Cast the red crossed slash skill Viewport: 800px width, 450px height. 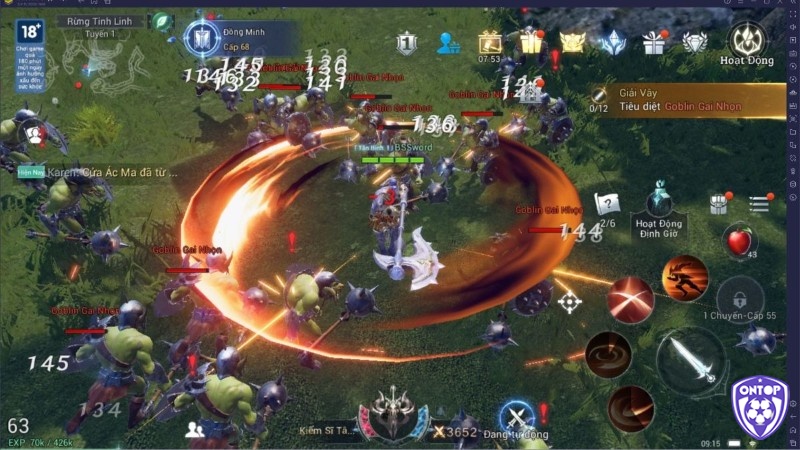(630, 298)
